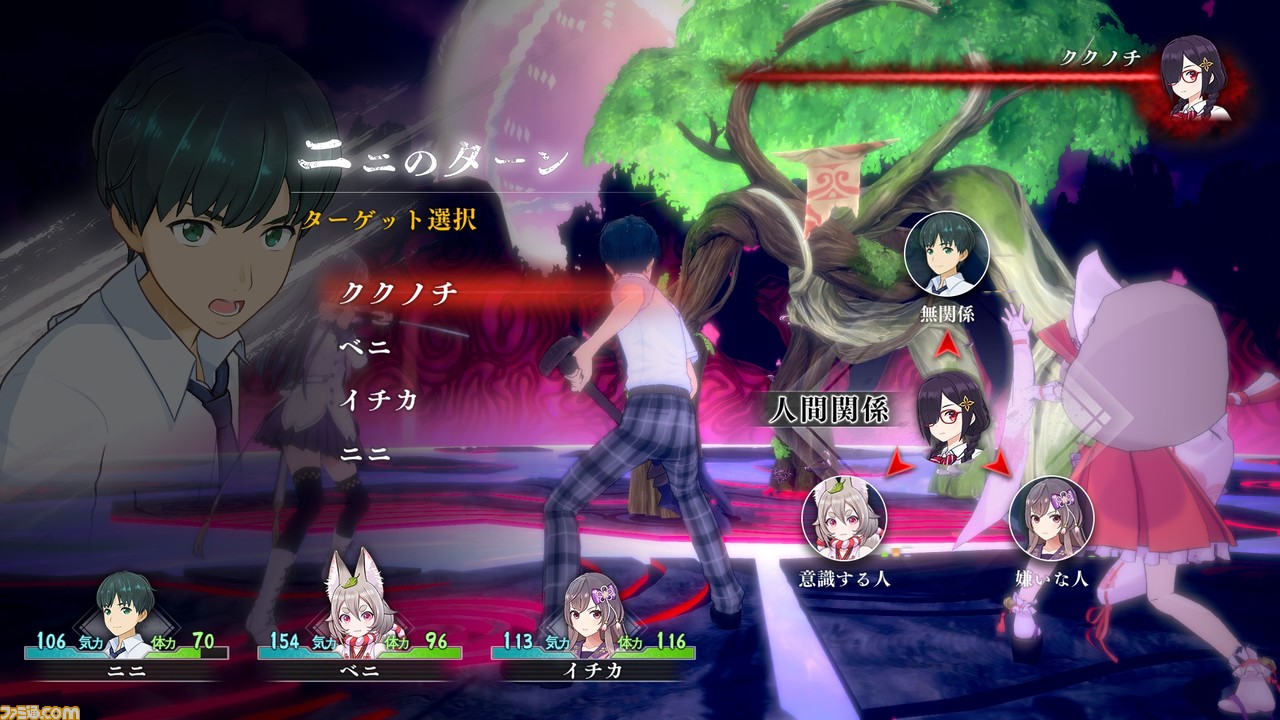Click the central glasses-girl relationship portrait

tap(946, 418)
